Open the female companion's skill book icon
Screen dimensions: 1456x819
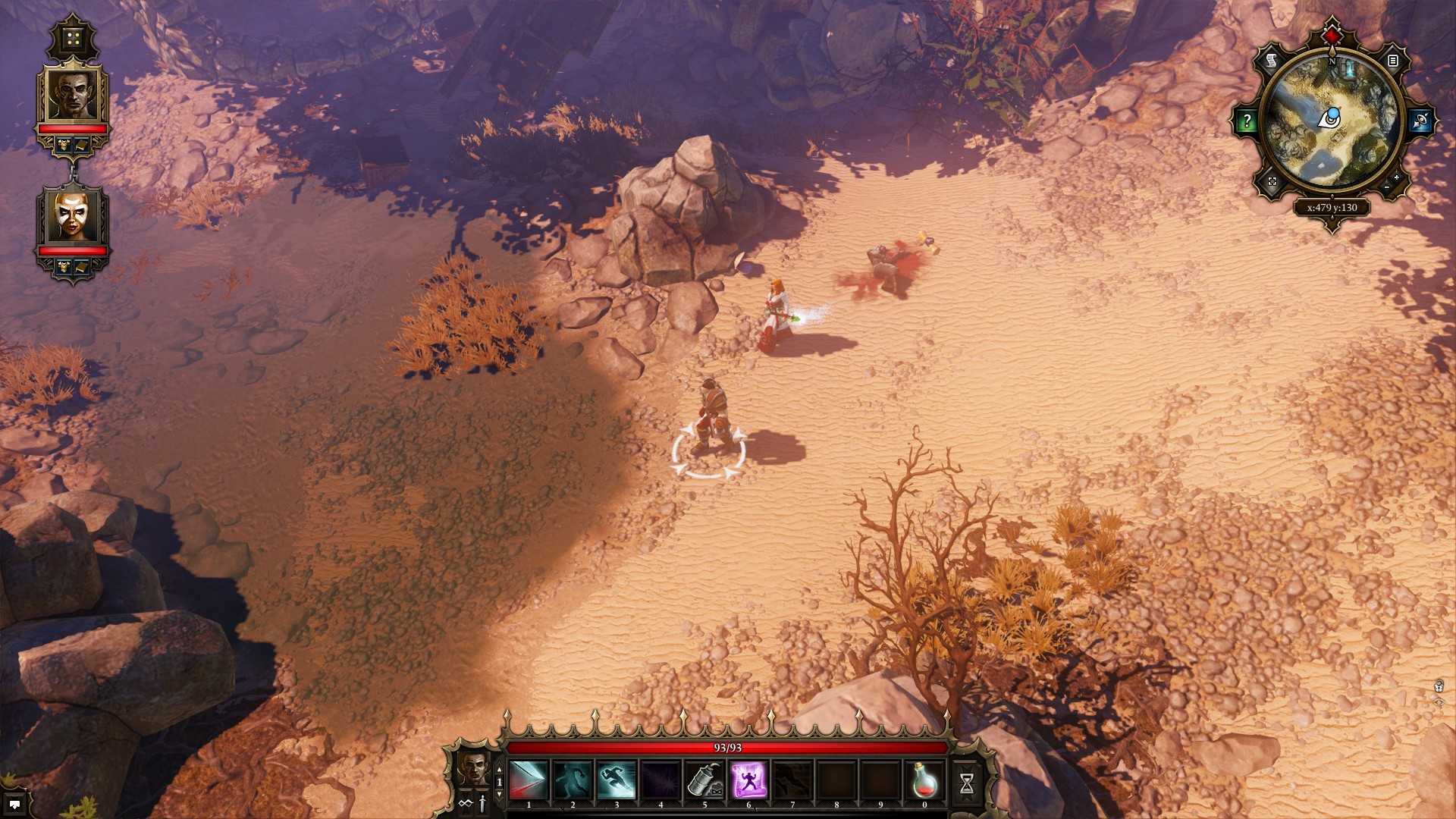tap(82, 266)
